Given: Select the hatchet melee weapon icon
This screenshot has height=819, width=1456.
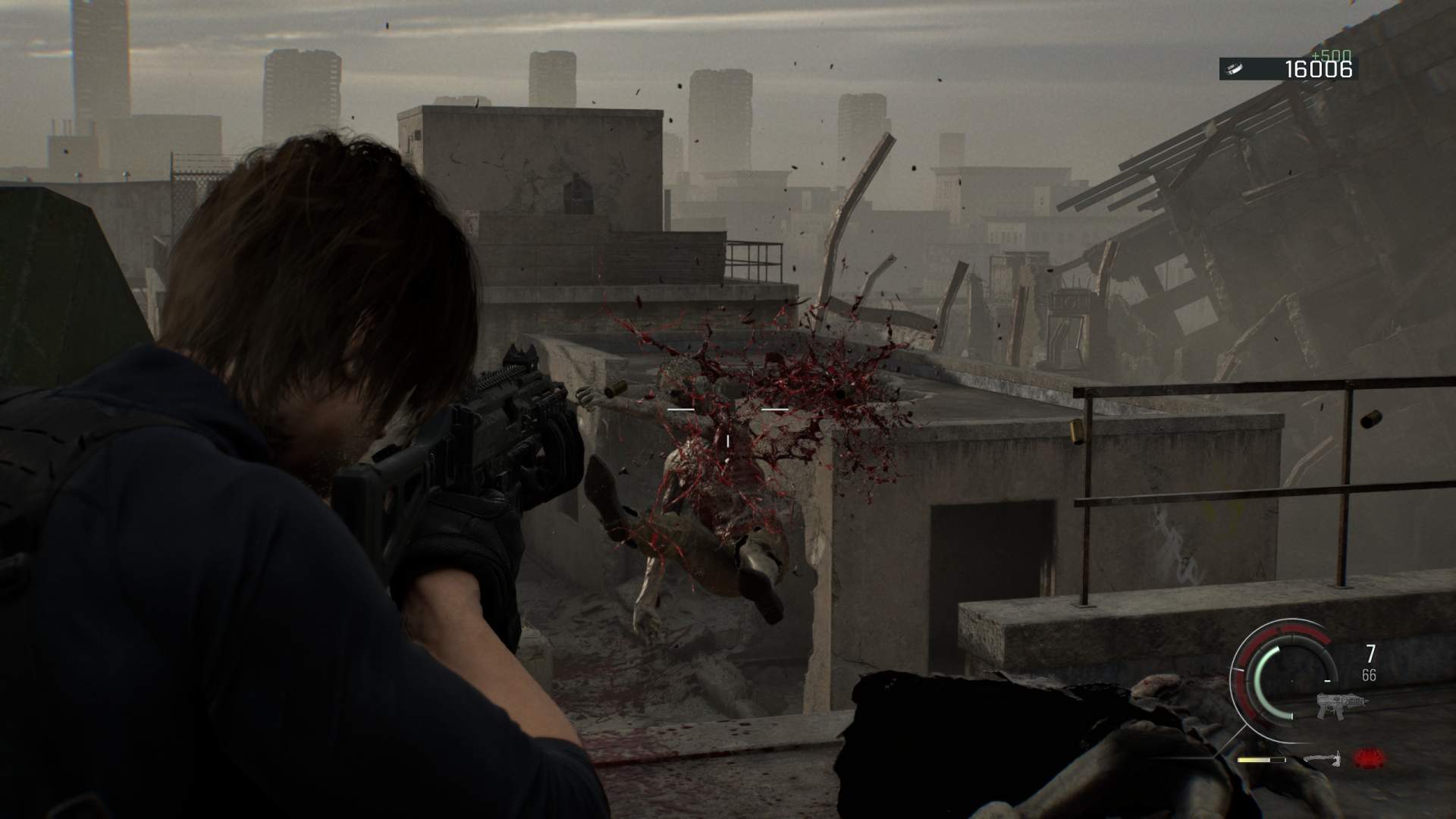Looking at the screenshot, I should click(x=1321, y=758).
